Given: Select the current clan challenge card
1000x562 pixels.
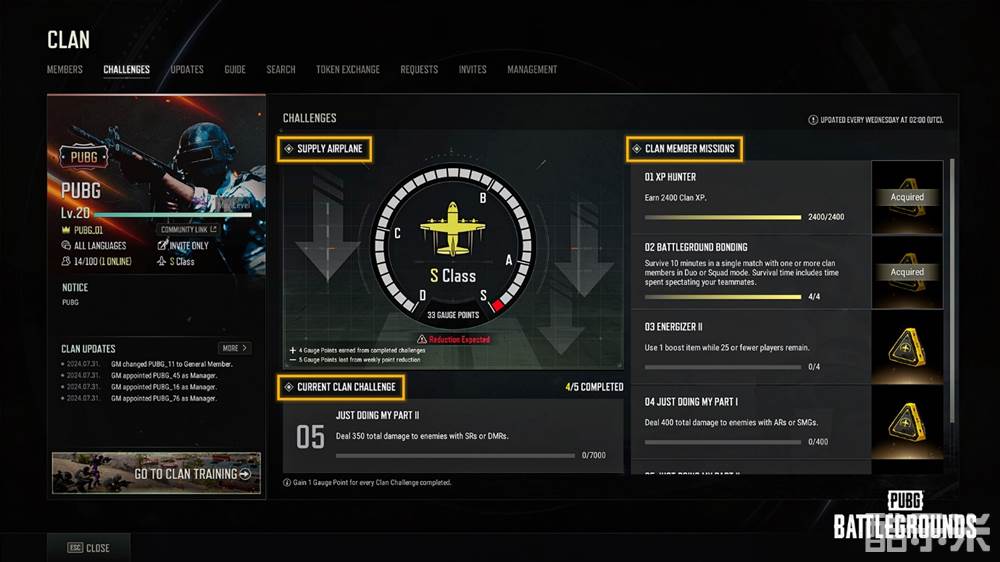Looking at the screenshot, I should [x=453, y=436].
